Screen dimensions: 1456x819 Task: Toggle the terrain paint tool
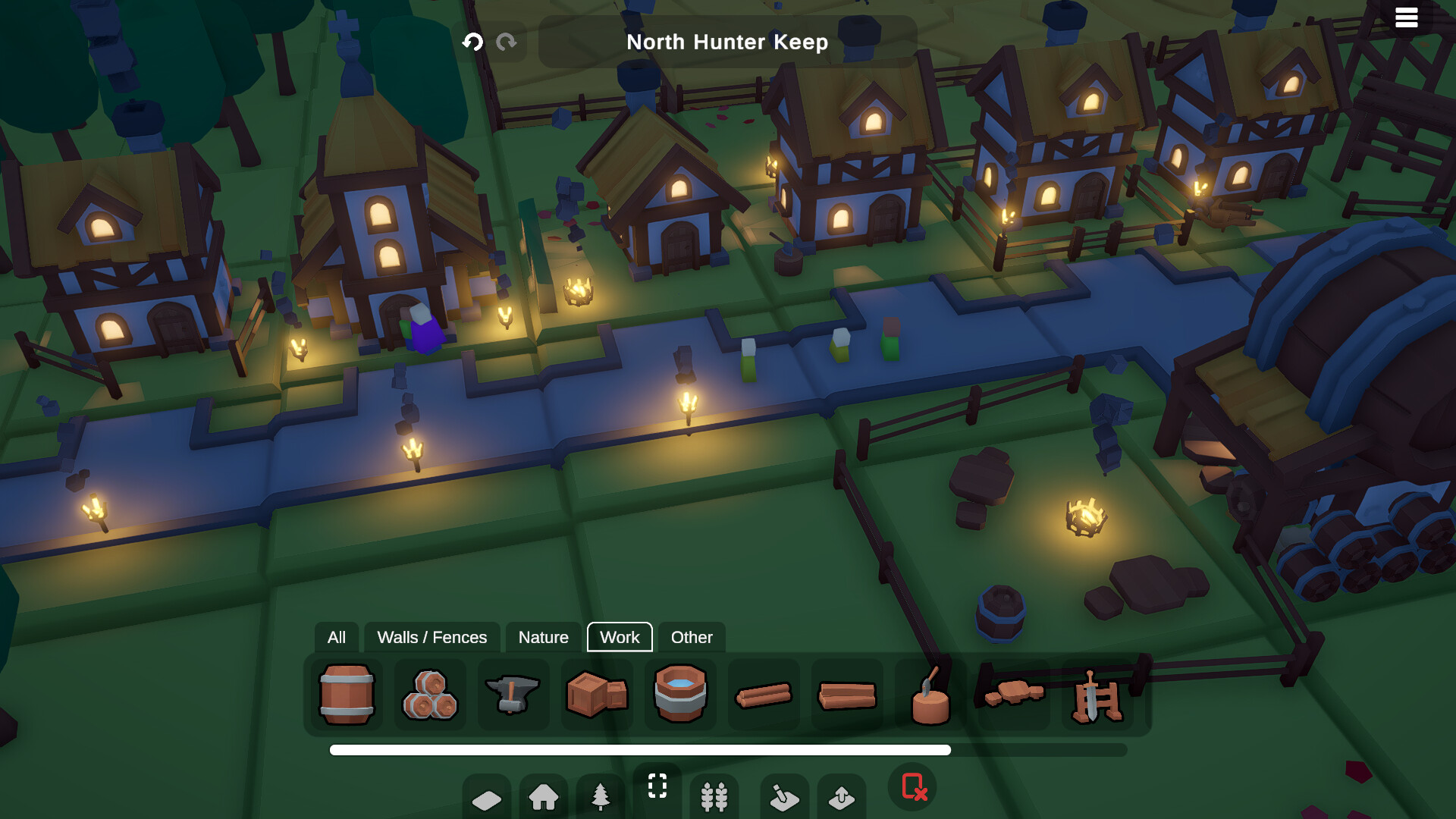pos(786,796)
